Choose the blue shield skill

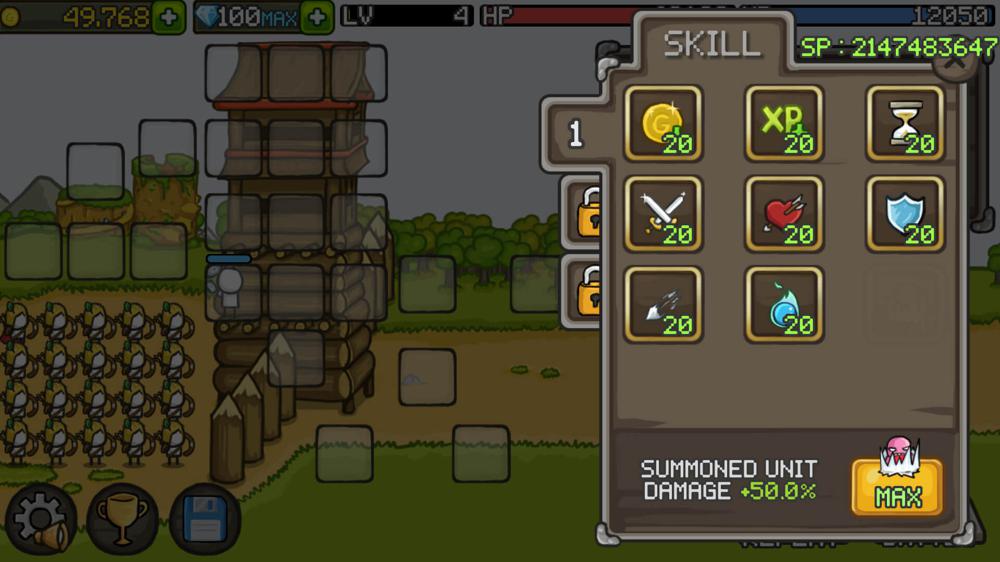coord(905,213)
